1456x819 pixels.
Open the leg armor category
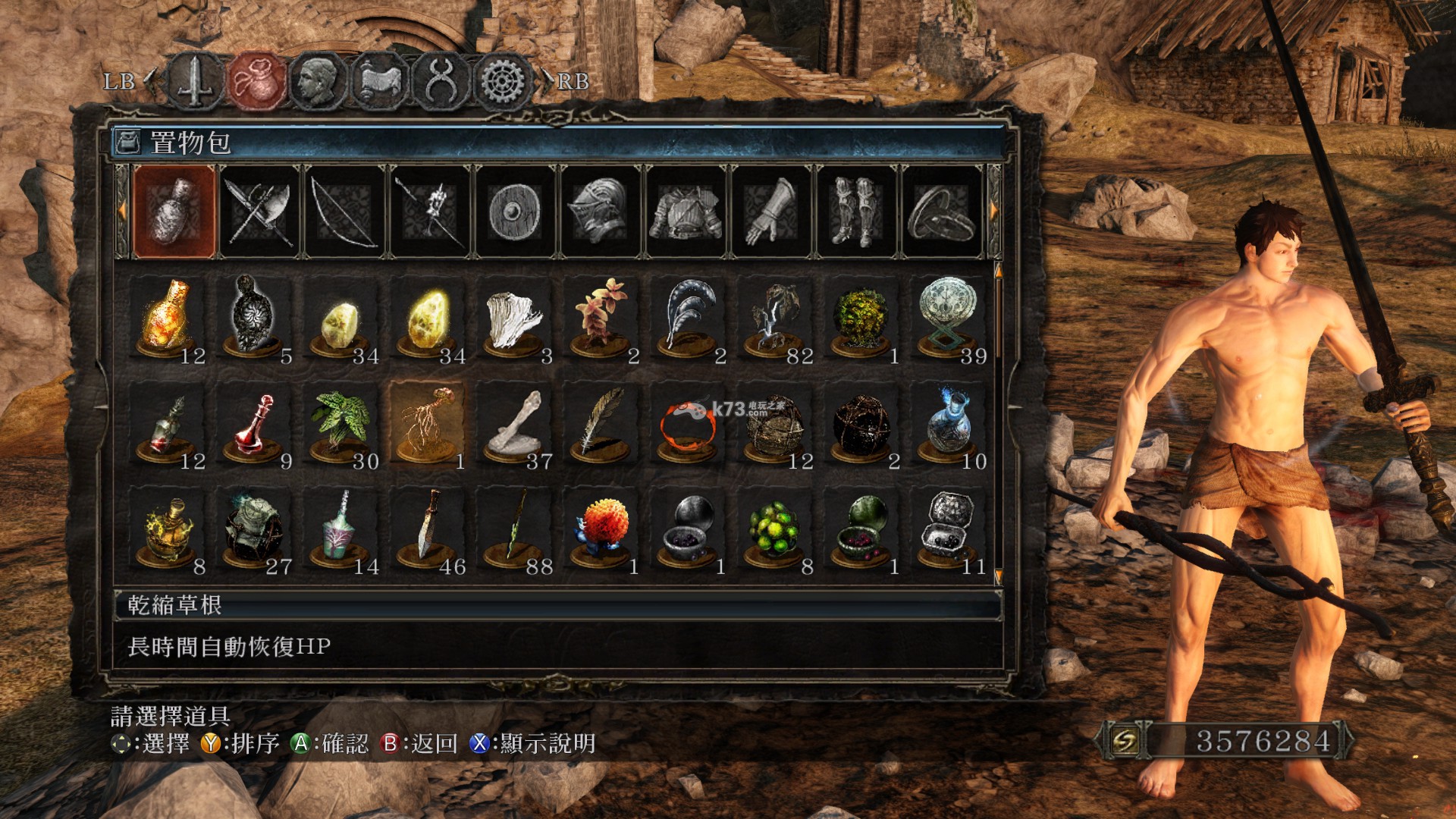pos(857,212)
